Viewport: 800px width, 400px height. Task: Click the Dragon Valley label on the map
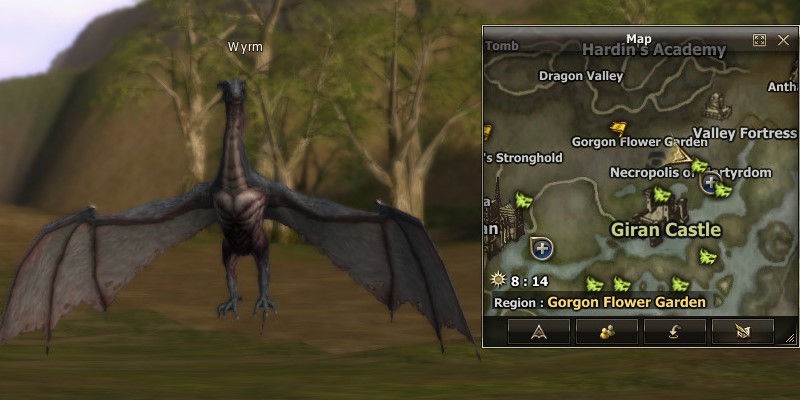coord(581,75)
